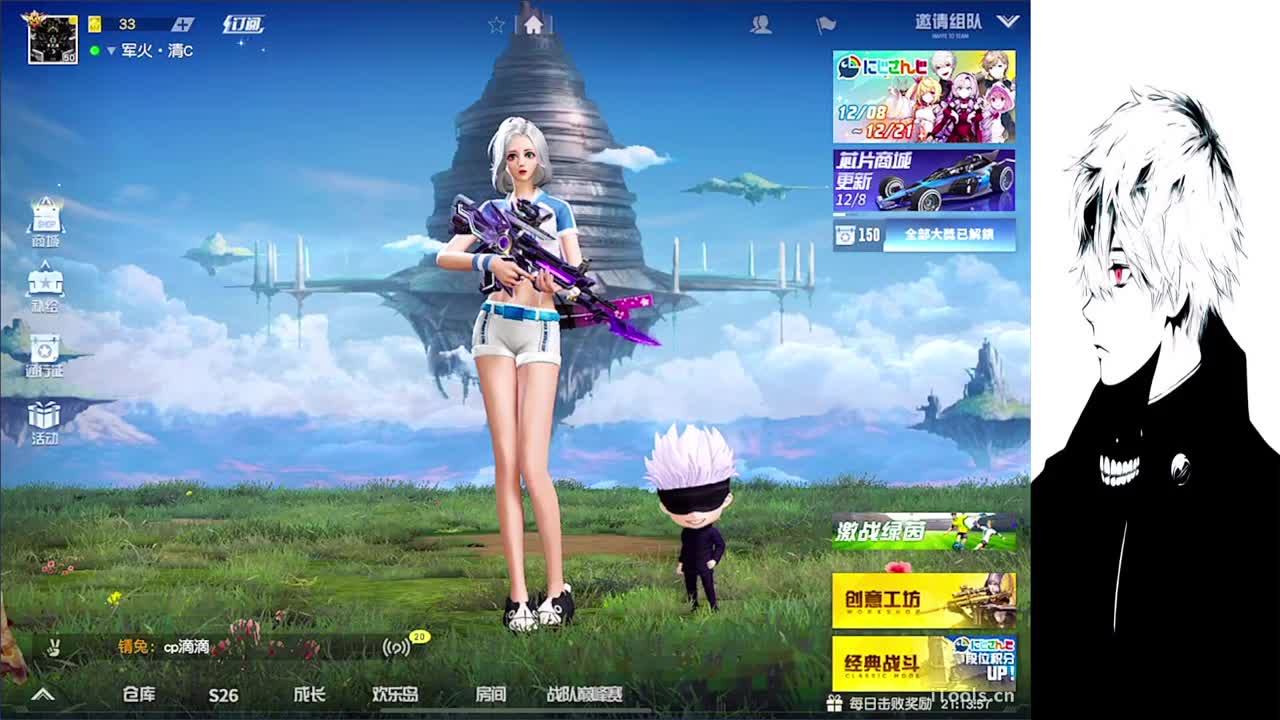Click the star icon beside the home button
Image resolution: width=1280 pixels, height=720 pixels.
pyautogui.click(x=495, y=23)
